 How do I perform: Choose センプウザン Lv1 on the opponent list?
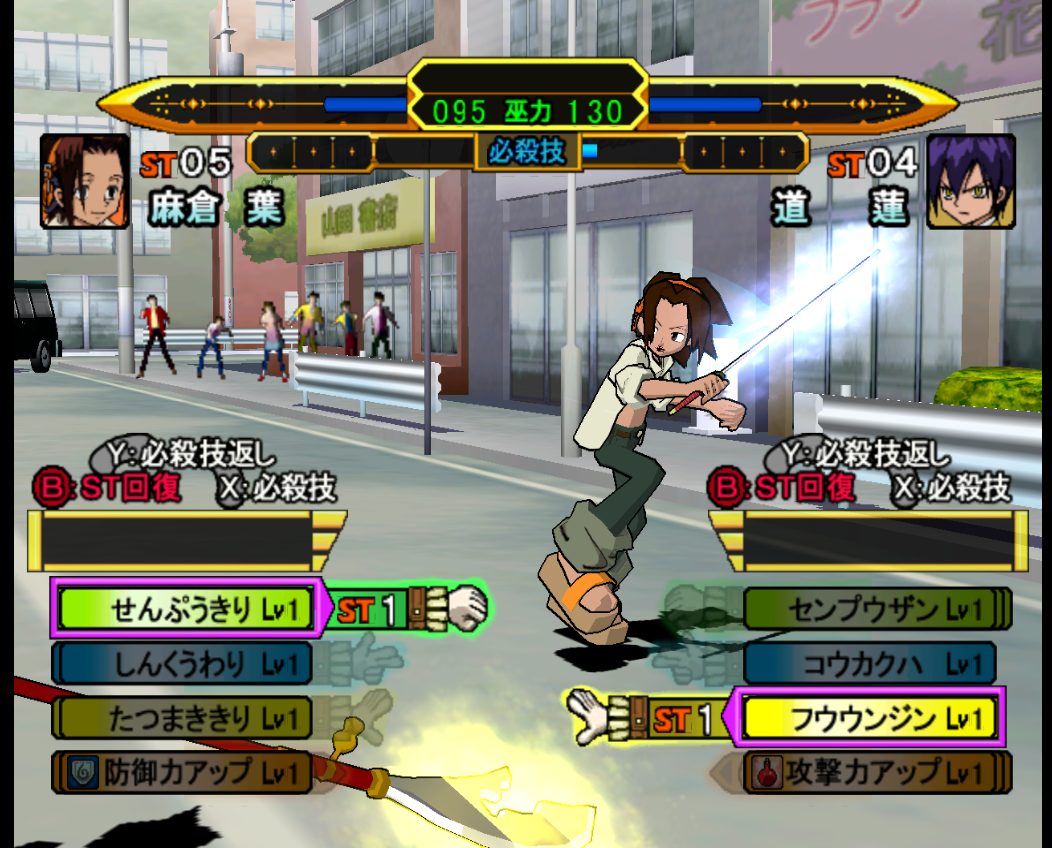(x=875, y=608)
